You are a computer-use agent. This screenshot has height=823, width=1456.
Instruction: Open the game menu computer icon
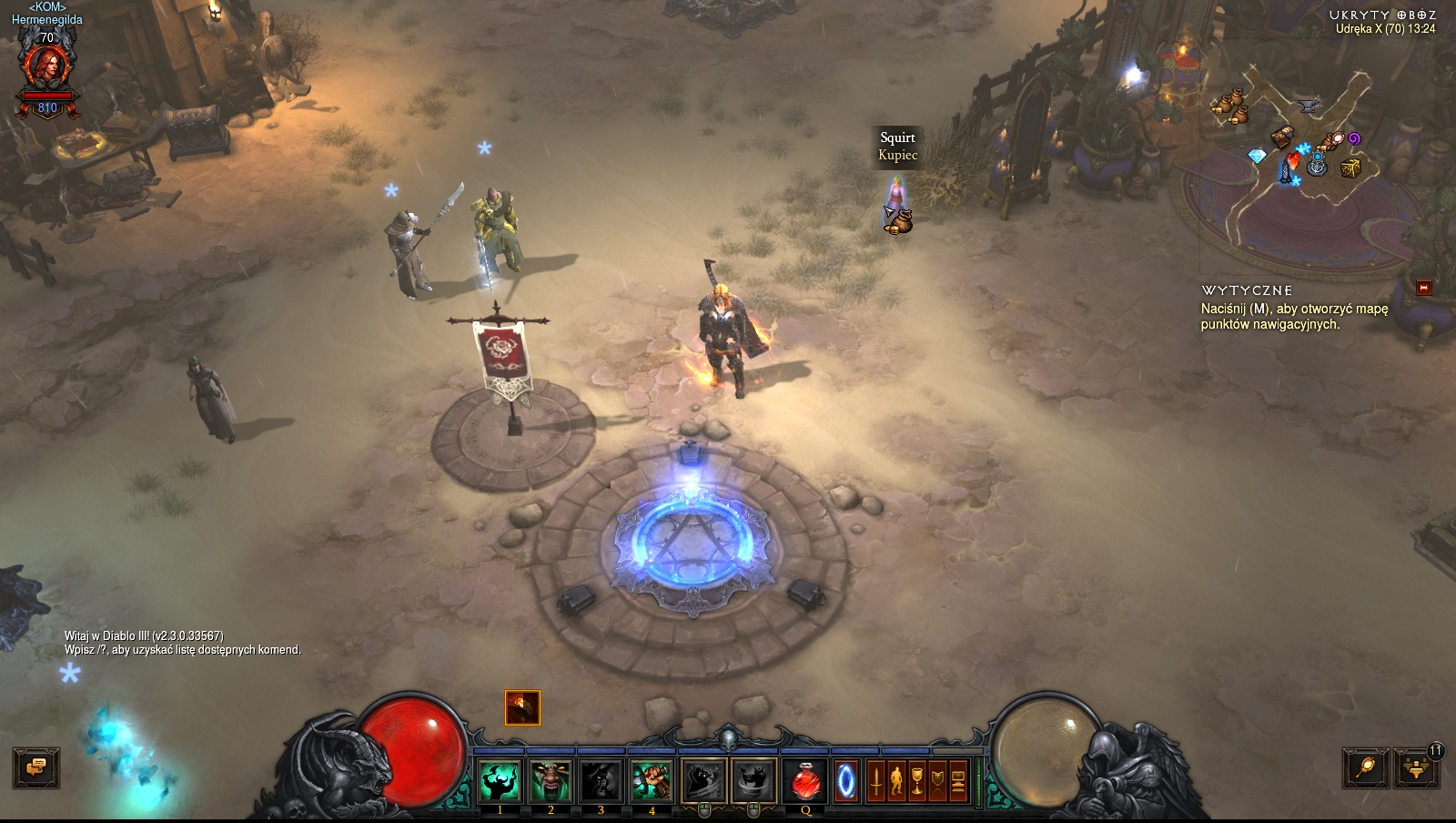957,781
